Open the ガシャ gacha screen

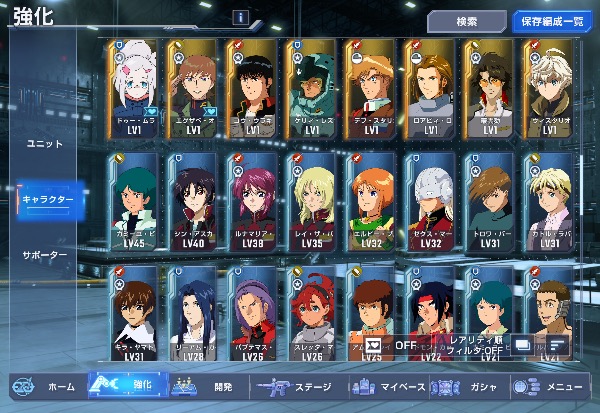point(472,386)
